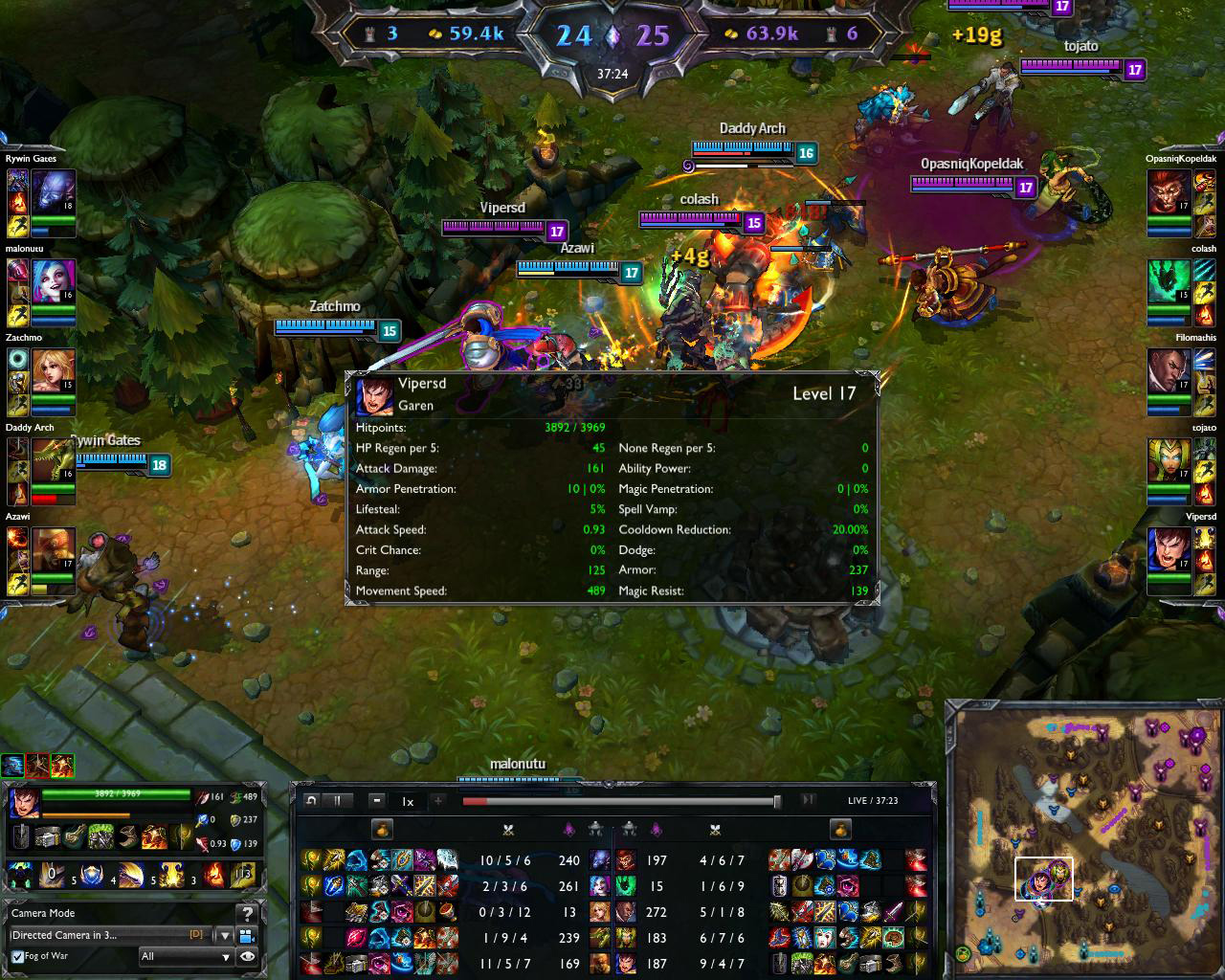This screenshot has width=1225, height=980.
Task: Click the attack damage icon showing 161
Action: point(202,796)
